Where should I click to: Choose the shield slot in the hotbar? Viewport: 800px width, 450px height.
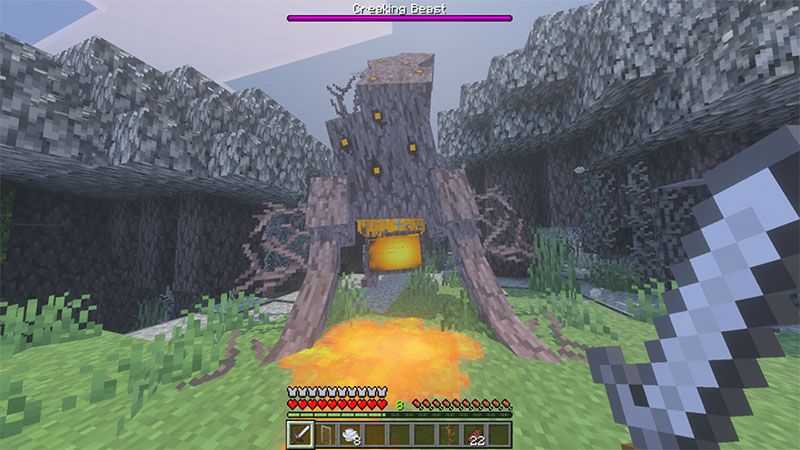(x=325, y=434)
